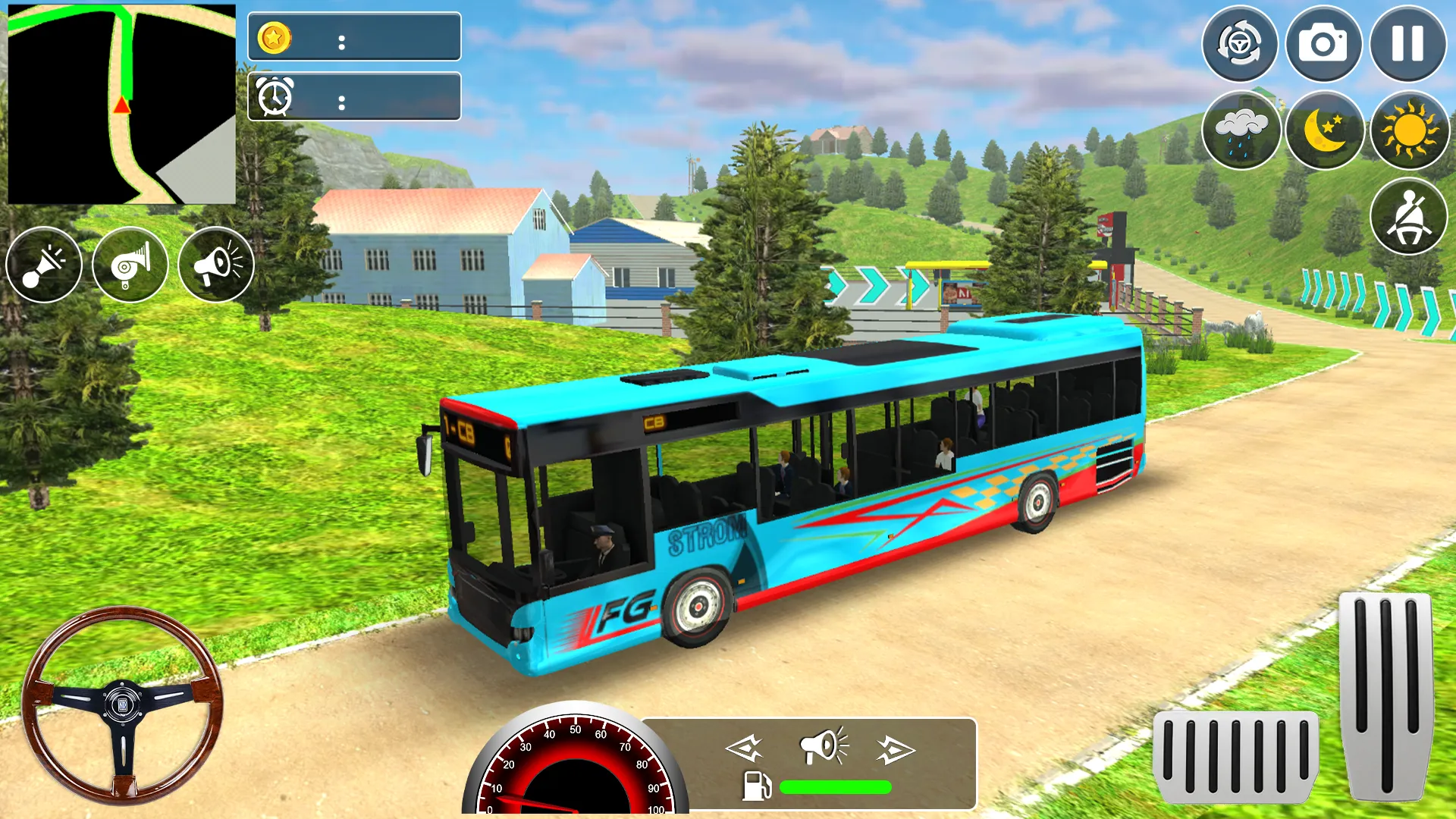Click the wooden steering wheel

click(x=122, y=704)
